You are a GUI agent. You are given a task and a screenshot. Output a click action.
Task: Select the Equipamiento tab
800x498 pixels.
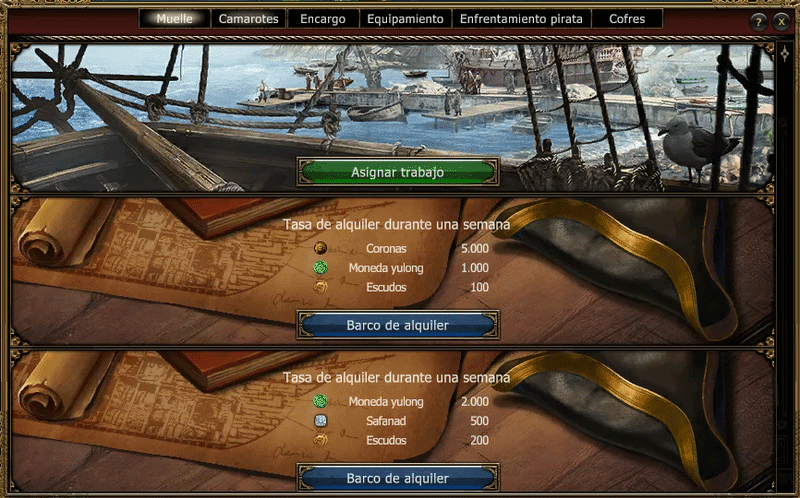(x=404, y=19)
